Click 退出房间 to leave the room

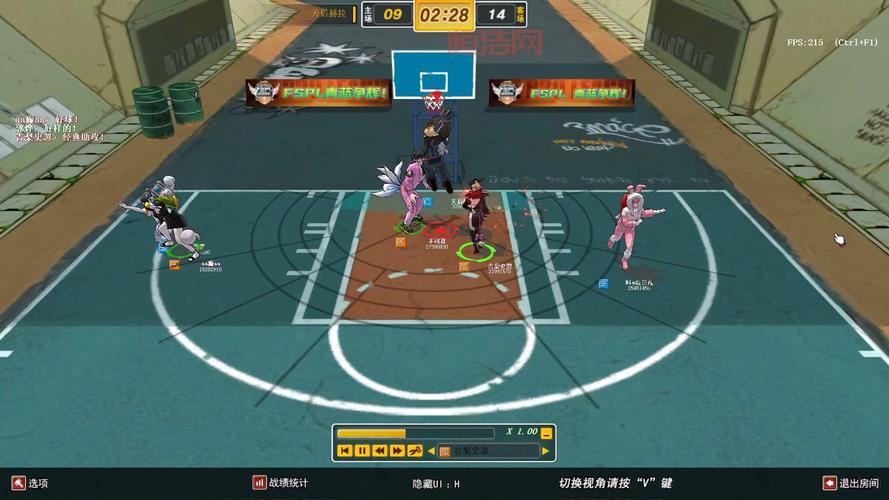pos(851,483)
